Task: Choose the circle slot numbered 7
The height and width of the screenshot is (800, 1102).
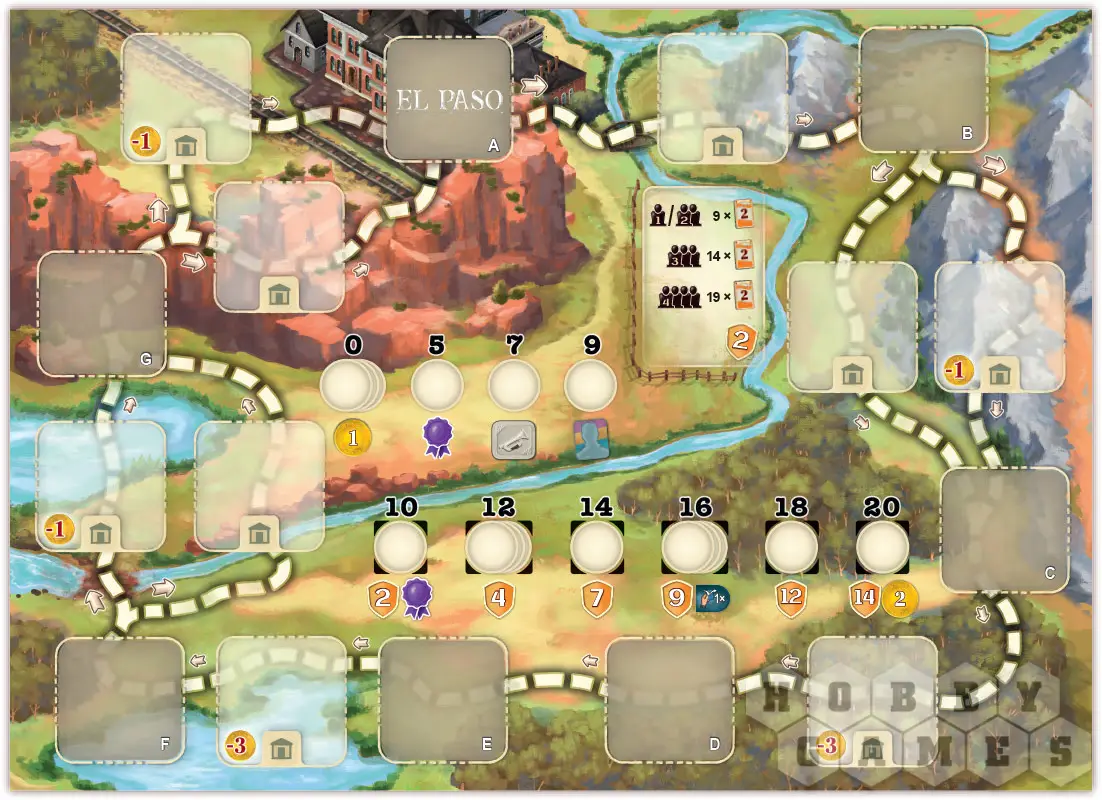Action: (513, 386)
